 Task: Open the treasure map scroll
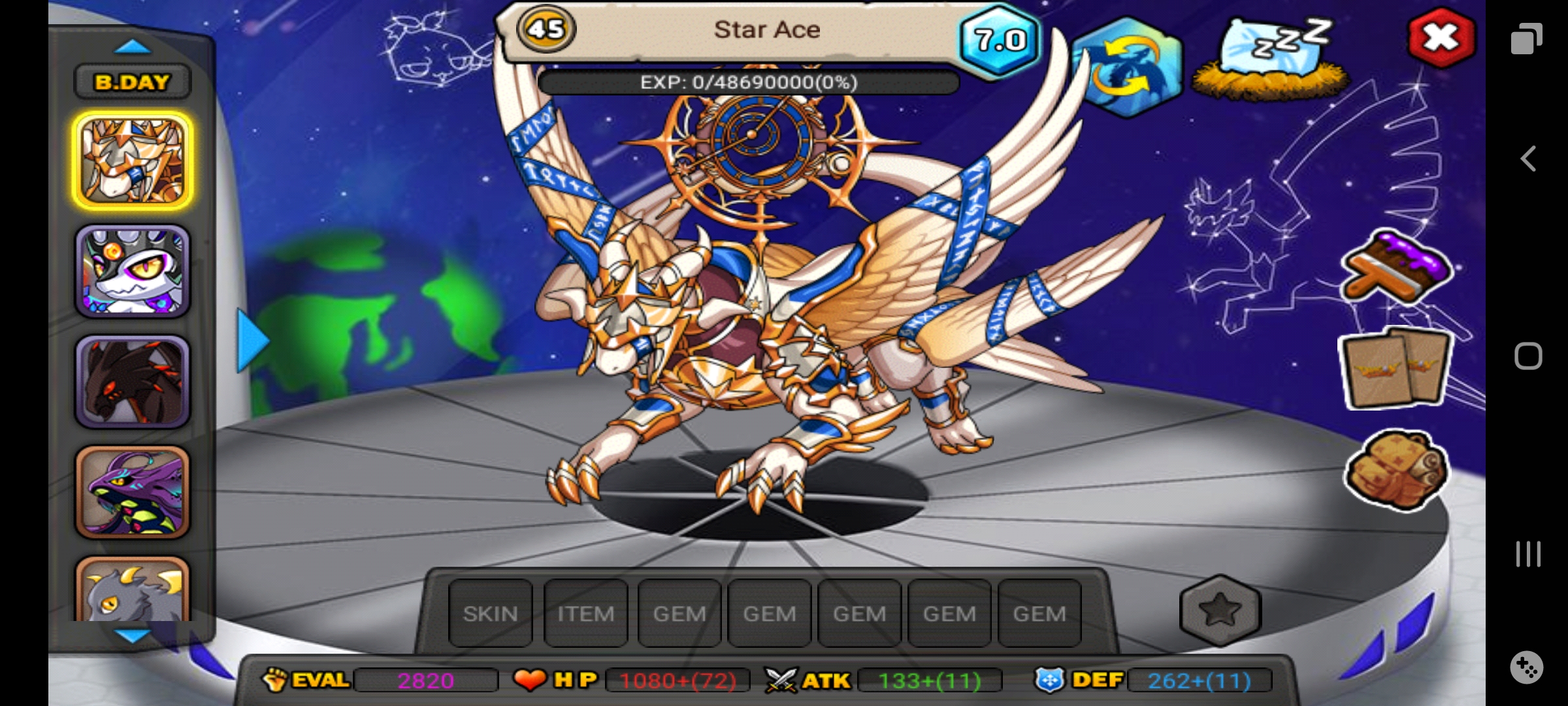(1396, 469)
